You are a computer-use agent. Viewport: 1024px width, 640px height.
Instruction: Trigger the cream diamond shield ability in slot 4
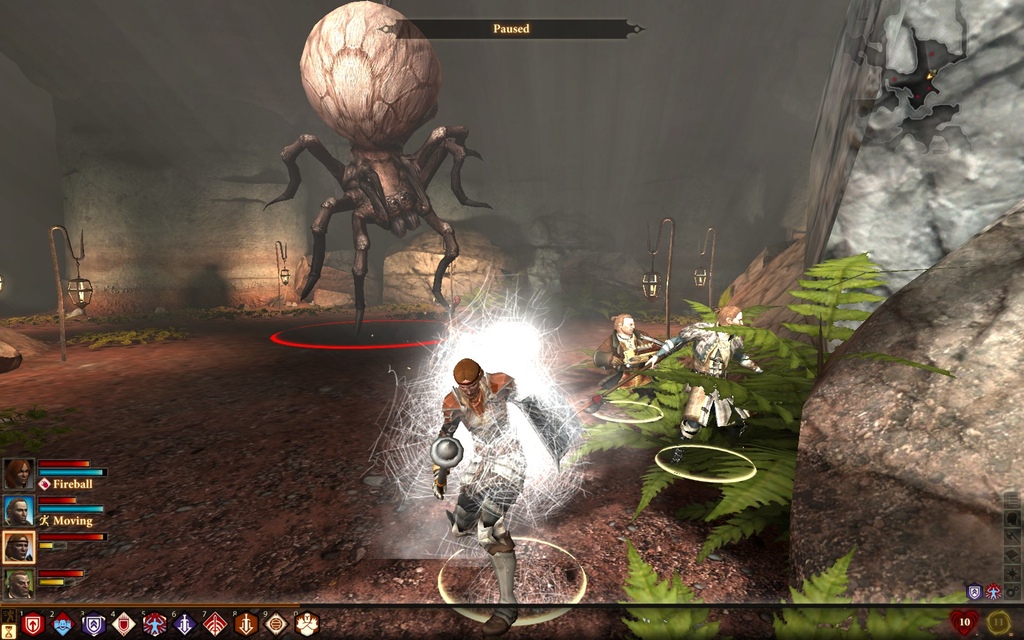pyautogui.click(x=124, y=624)
